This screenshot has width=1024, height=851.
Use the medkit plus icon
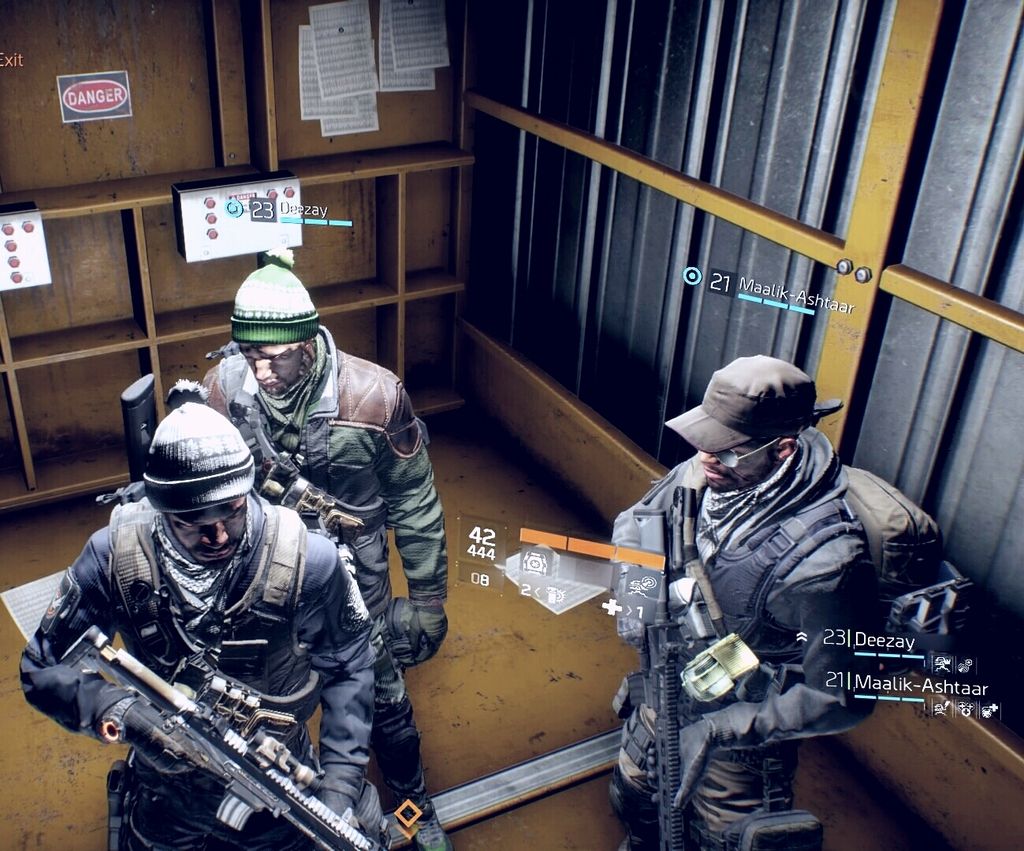coord(611,607)
